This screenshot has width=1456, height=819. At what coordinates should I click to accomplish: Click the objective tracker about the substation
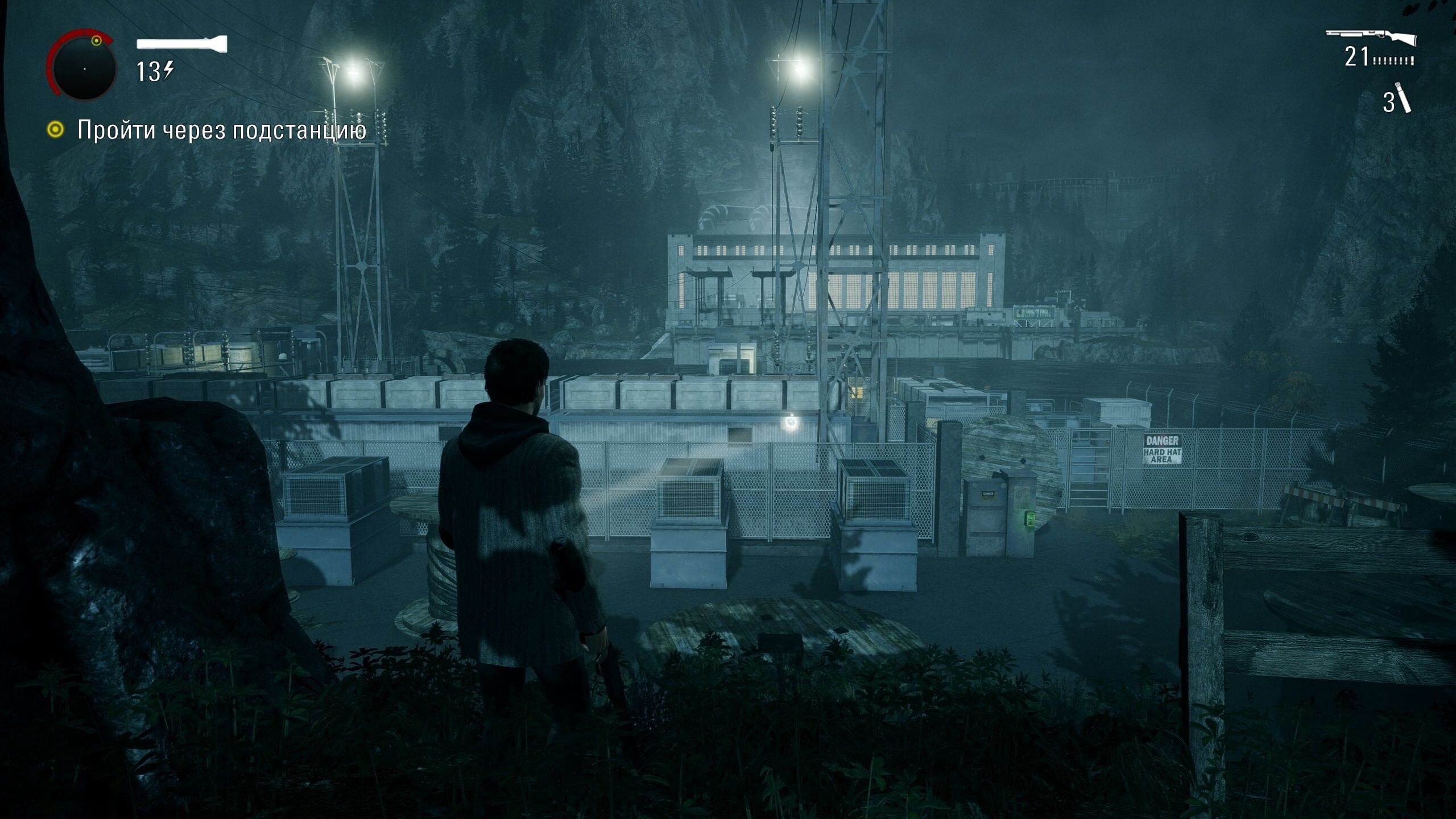pyautogui.click(x=221, y=130)
